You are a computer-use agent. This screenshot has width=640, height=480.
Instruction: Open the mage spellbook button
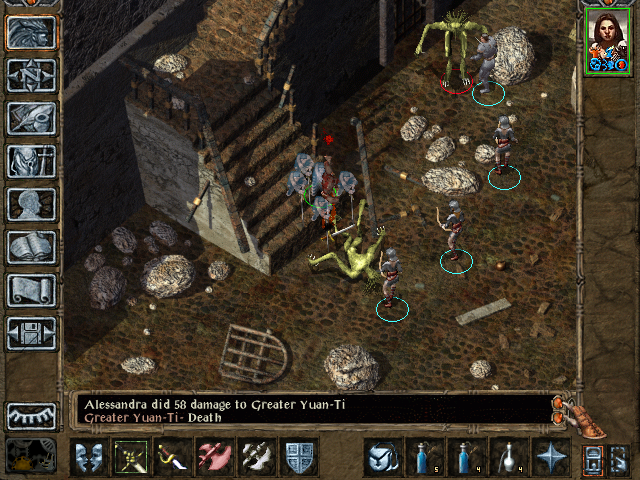pyautogui.click(x=31, y=247)
